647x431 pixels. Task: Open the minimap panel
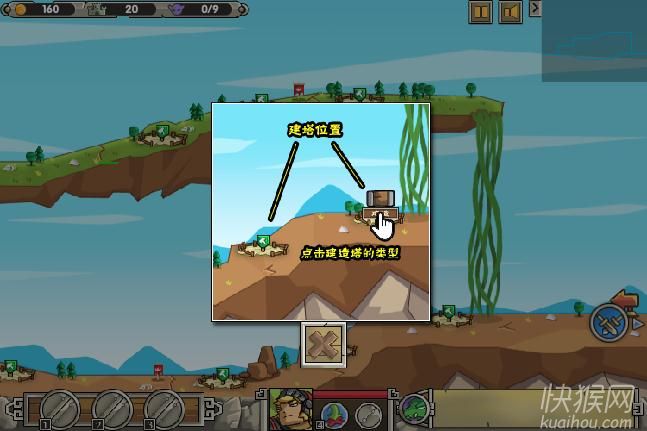pos(594,42)
